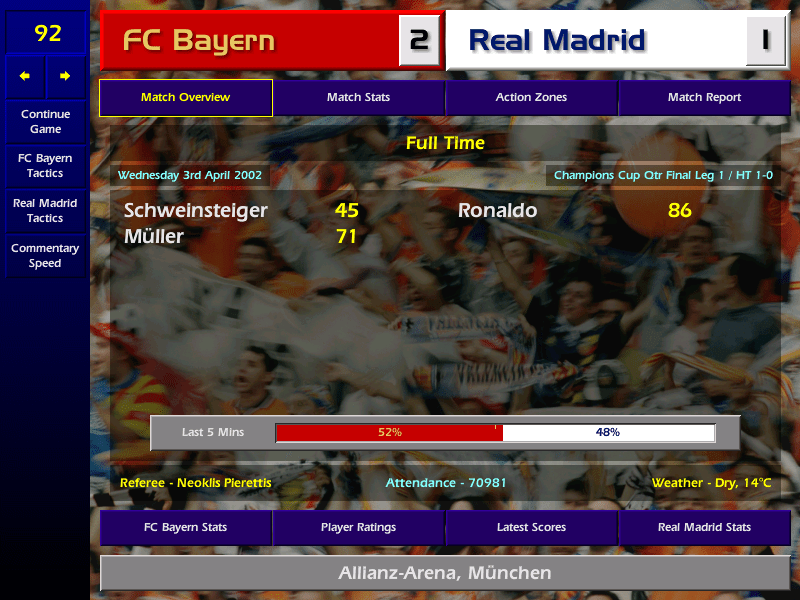Click referee Neoklis Pierettis's name
The width and height of the screenshot is (800, 600).
[x=195, y=483]
